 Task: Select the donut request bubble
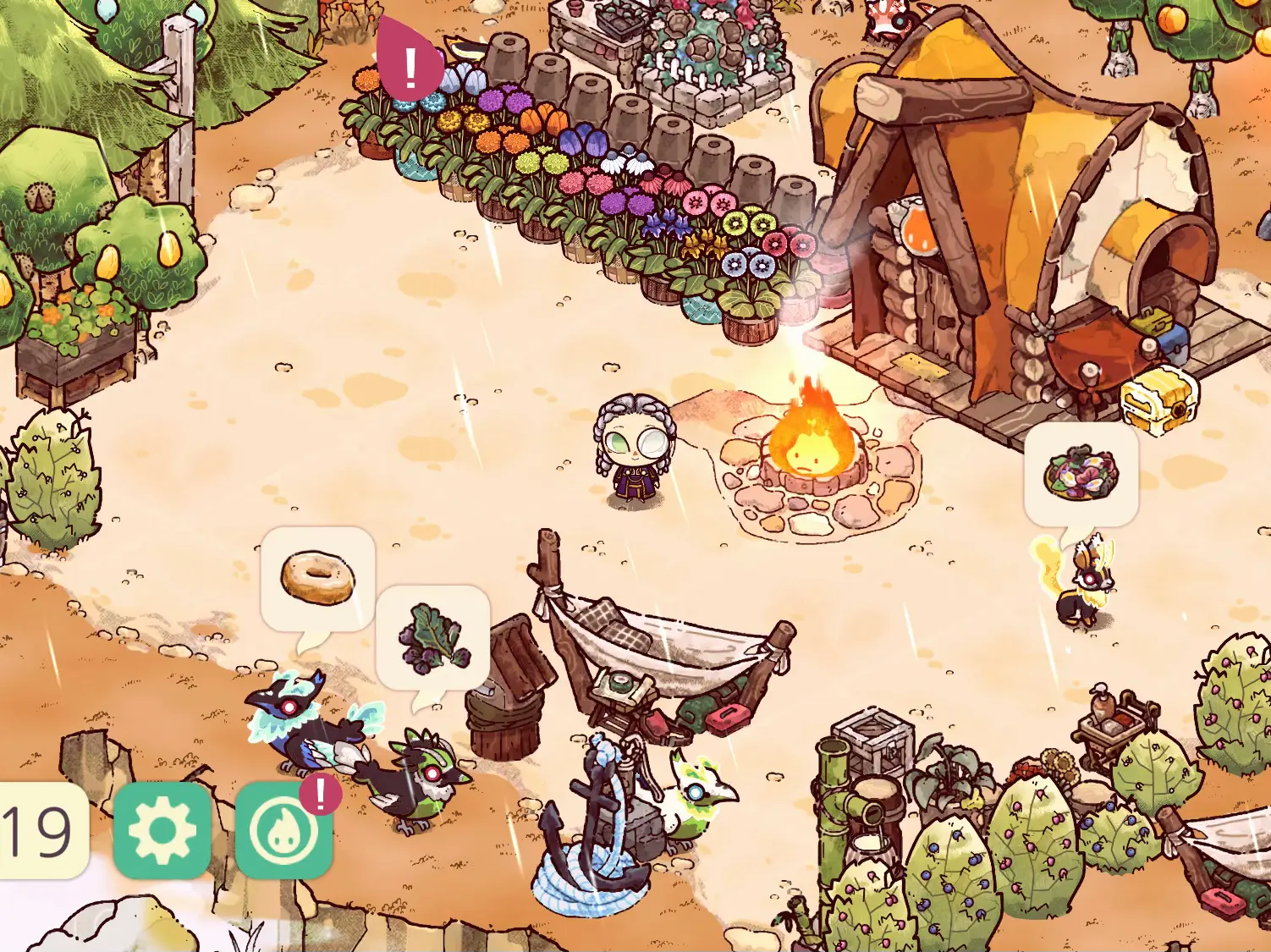(x=317, y=578)
